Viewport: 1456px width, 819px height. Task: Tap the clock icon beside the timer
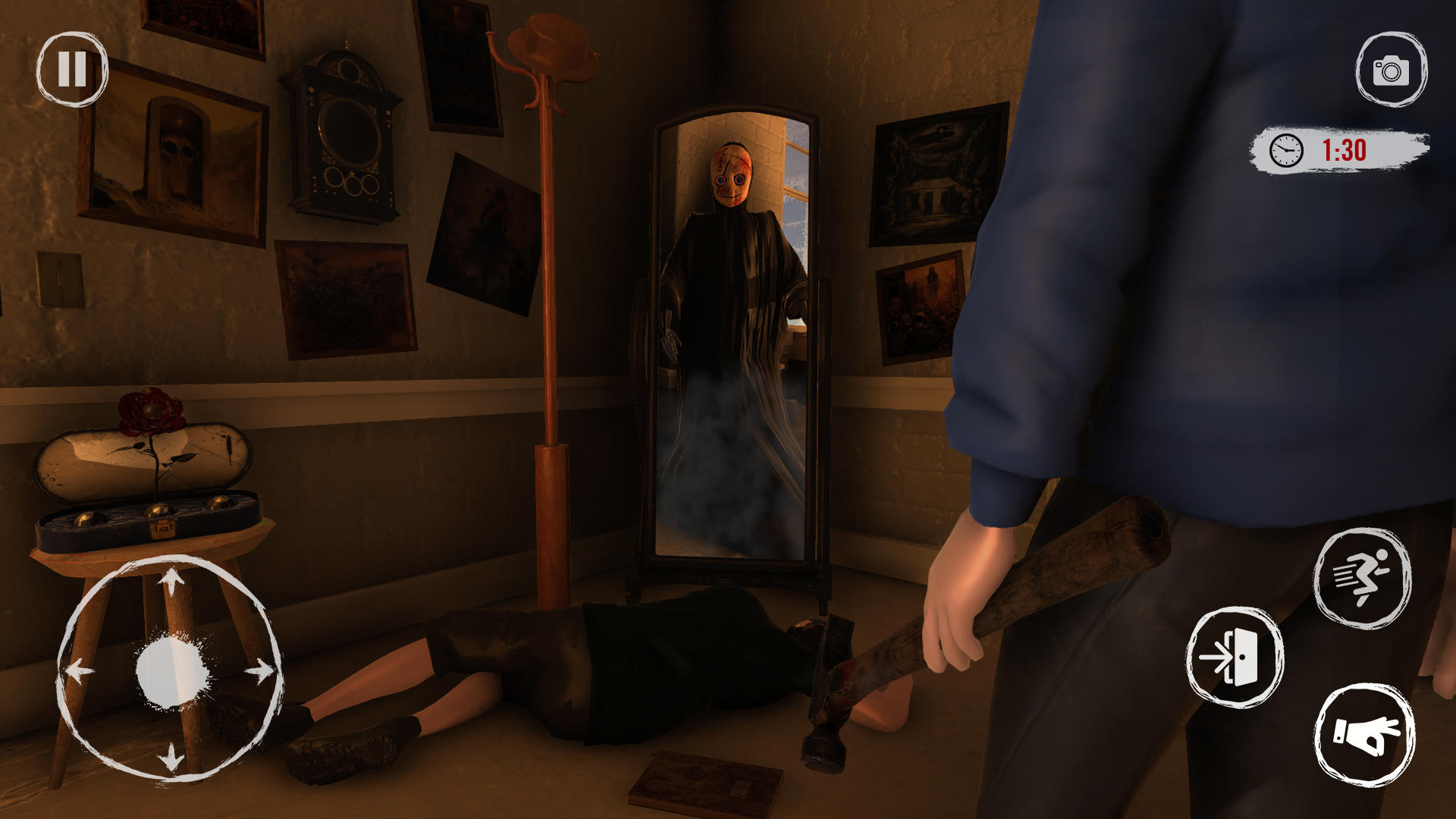1287,150
